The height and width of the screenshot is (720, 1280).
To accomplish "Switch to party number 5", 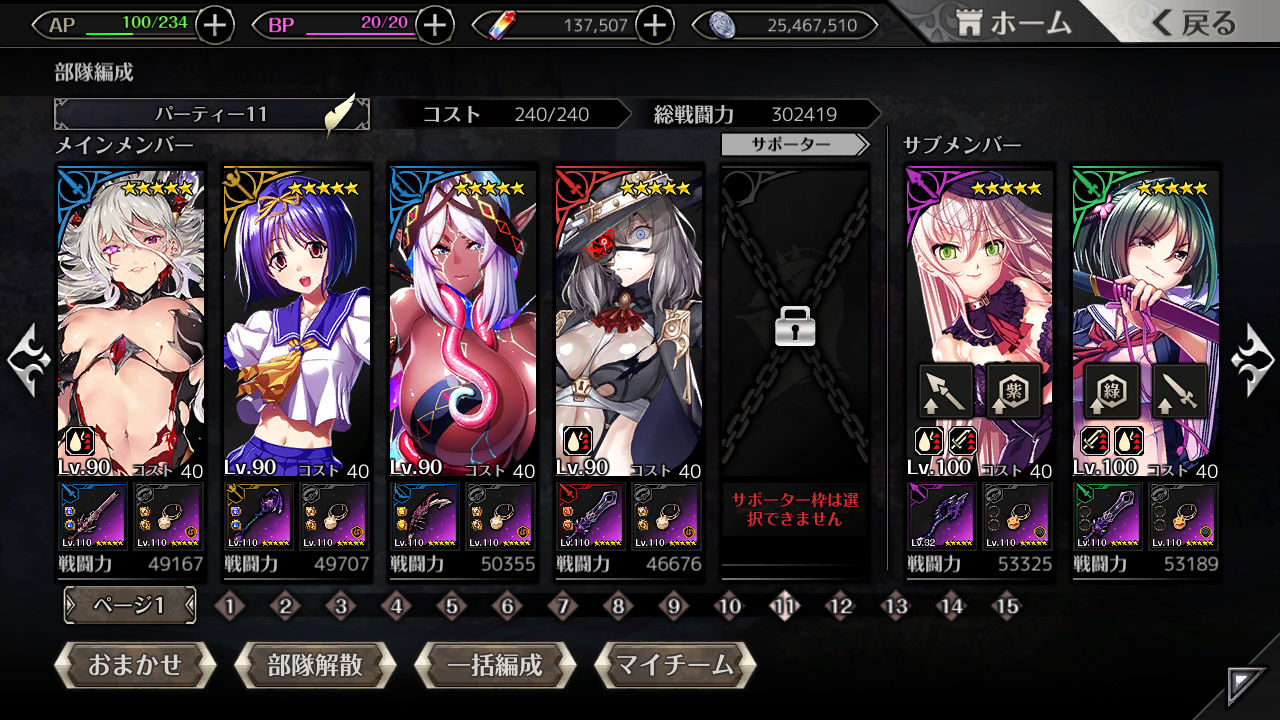I will 451,605.
